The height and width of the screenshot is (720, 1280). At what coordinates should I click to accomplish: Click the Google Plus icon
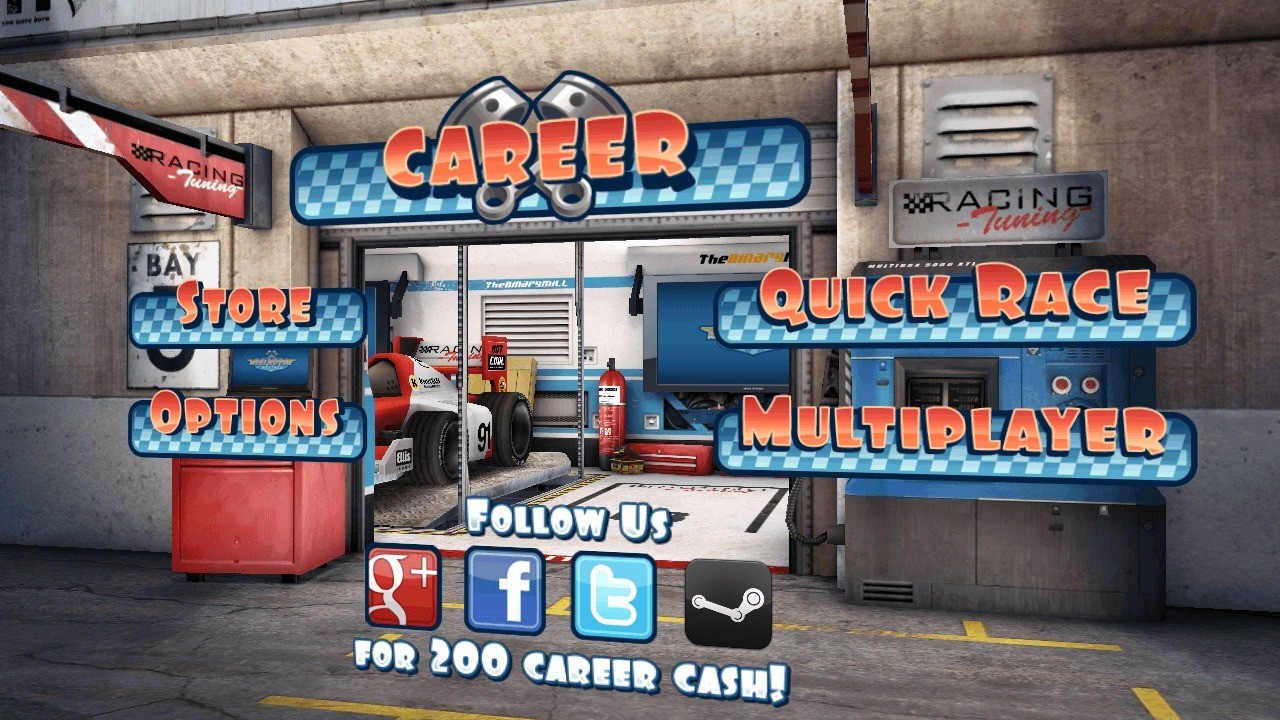point(403,588)
